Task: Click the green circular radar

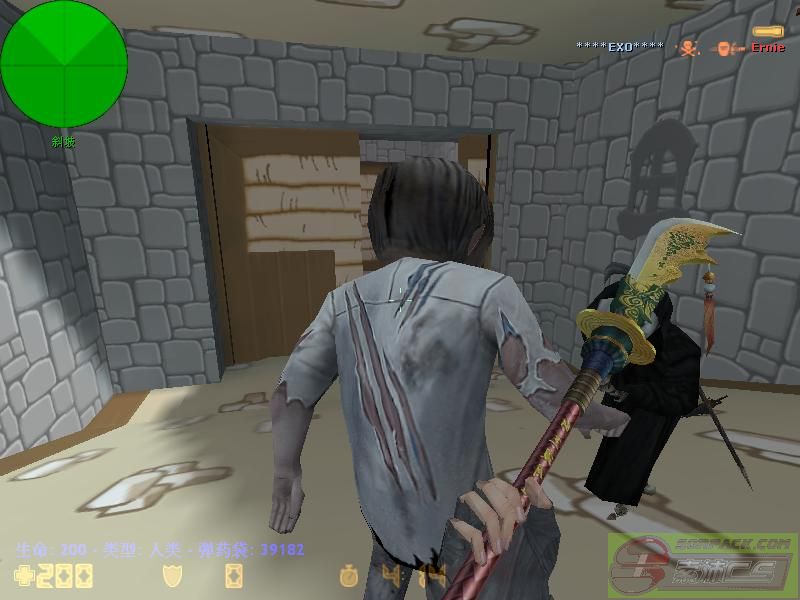Action: coord(64,64)
